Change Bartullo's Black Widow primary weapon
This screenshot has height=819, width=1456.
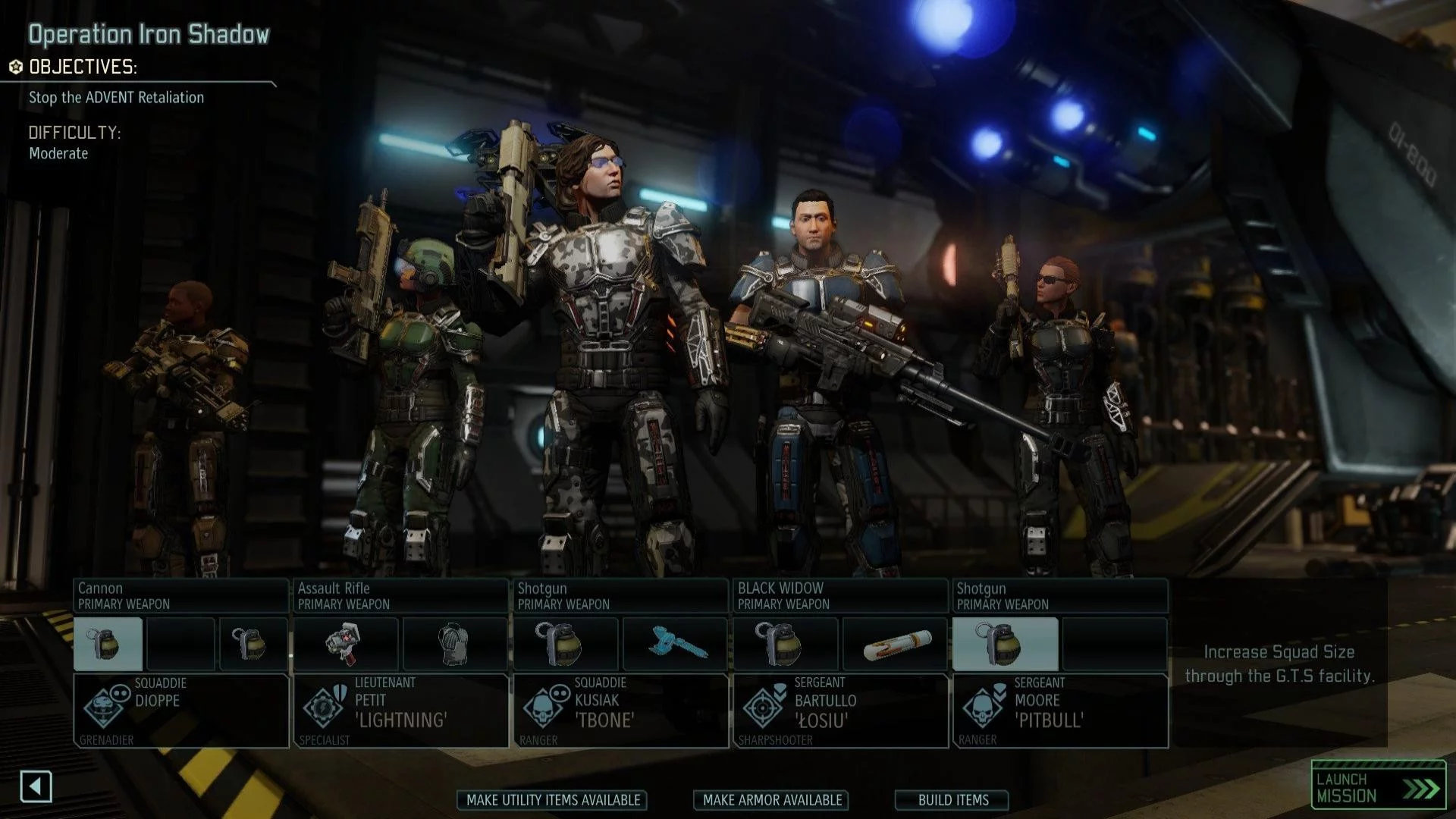[840, 596]
